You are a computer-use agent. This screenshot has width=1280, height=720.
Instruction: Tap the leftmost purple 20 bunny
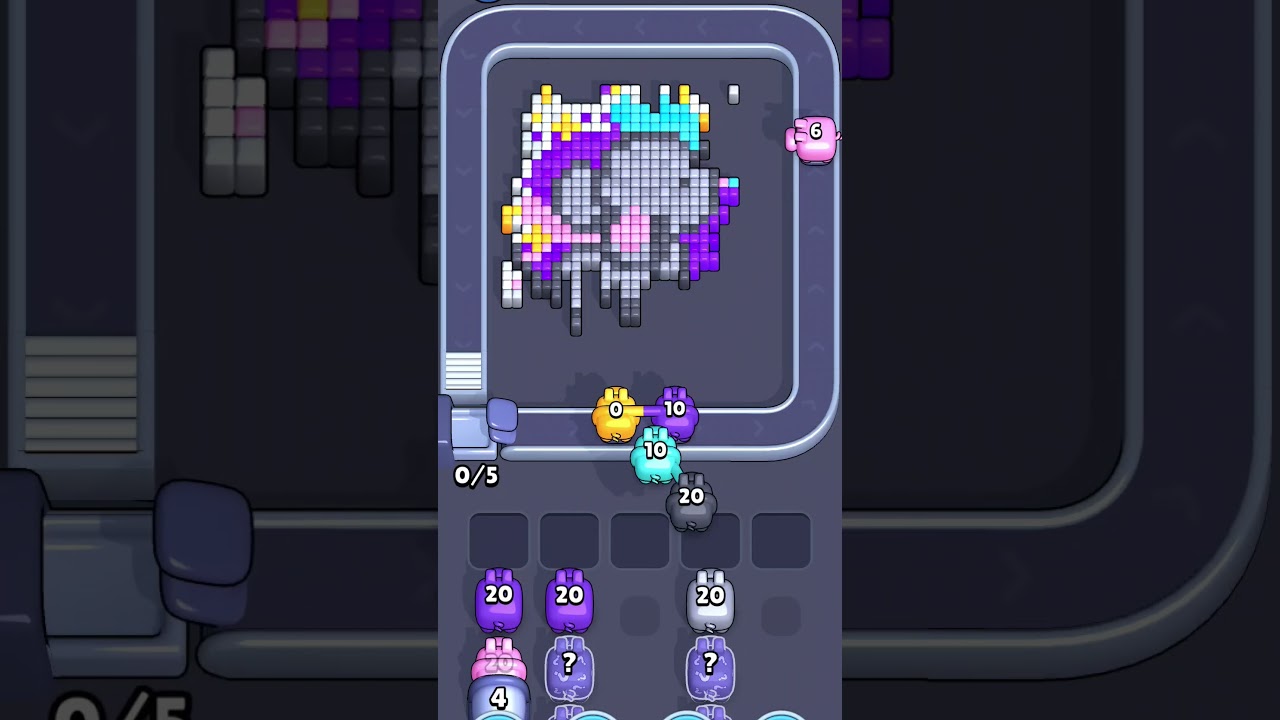coord(497,598)
